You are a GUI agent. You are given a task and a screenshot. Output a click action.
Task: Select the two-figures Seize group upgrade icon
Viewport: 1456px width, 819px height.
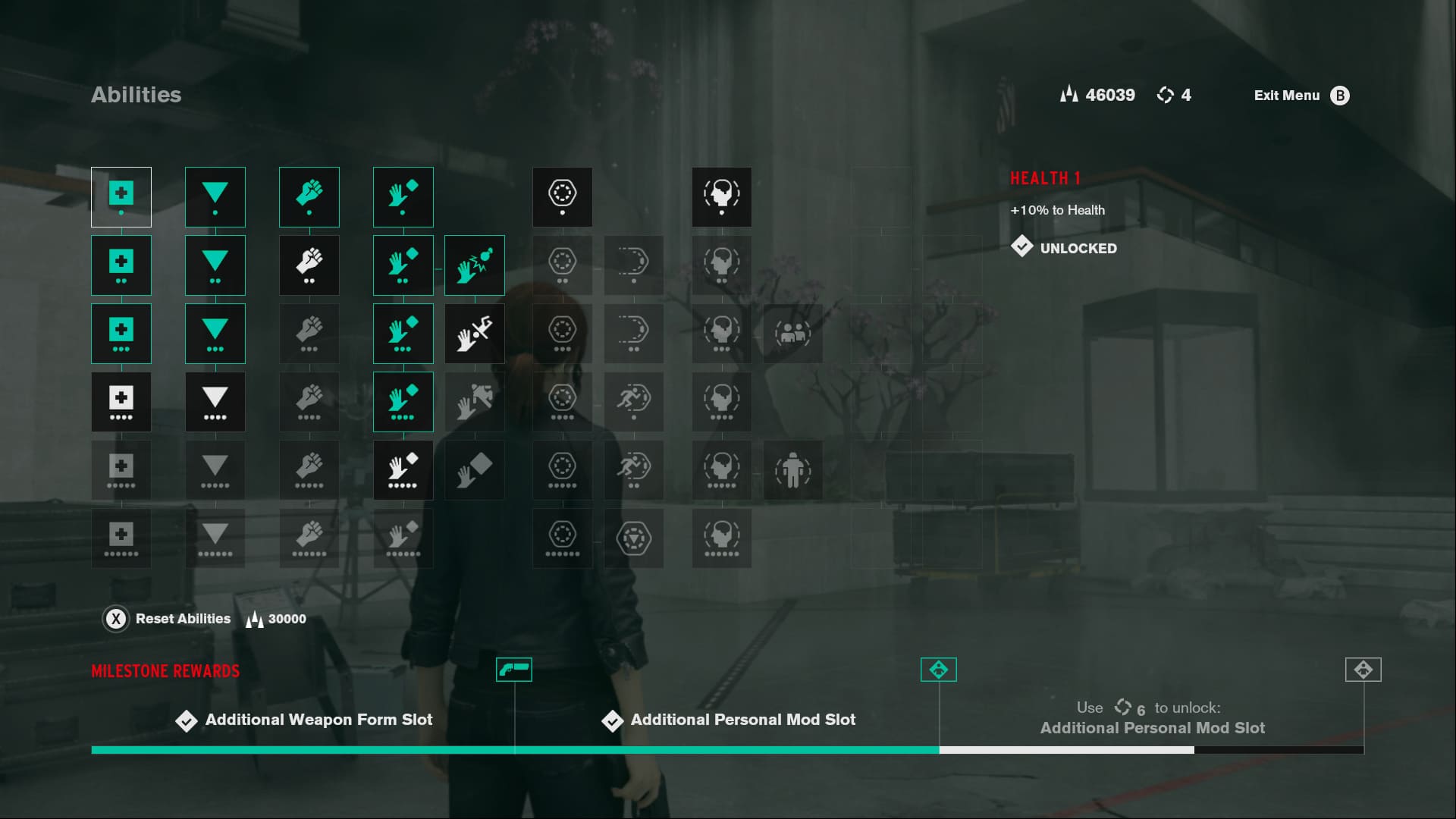(x=793, y=334)
